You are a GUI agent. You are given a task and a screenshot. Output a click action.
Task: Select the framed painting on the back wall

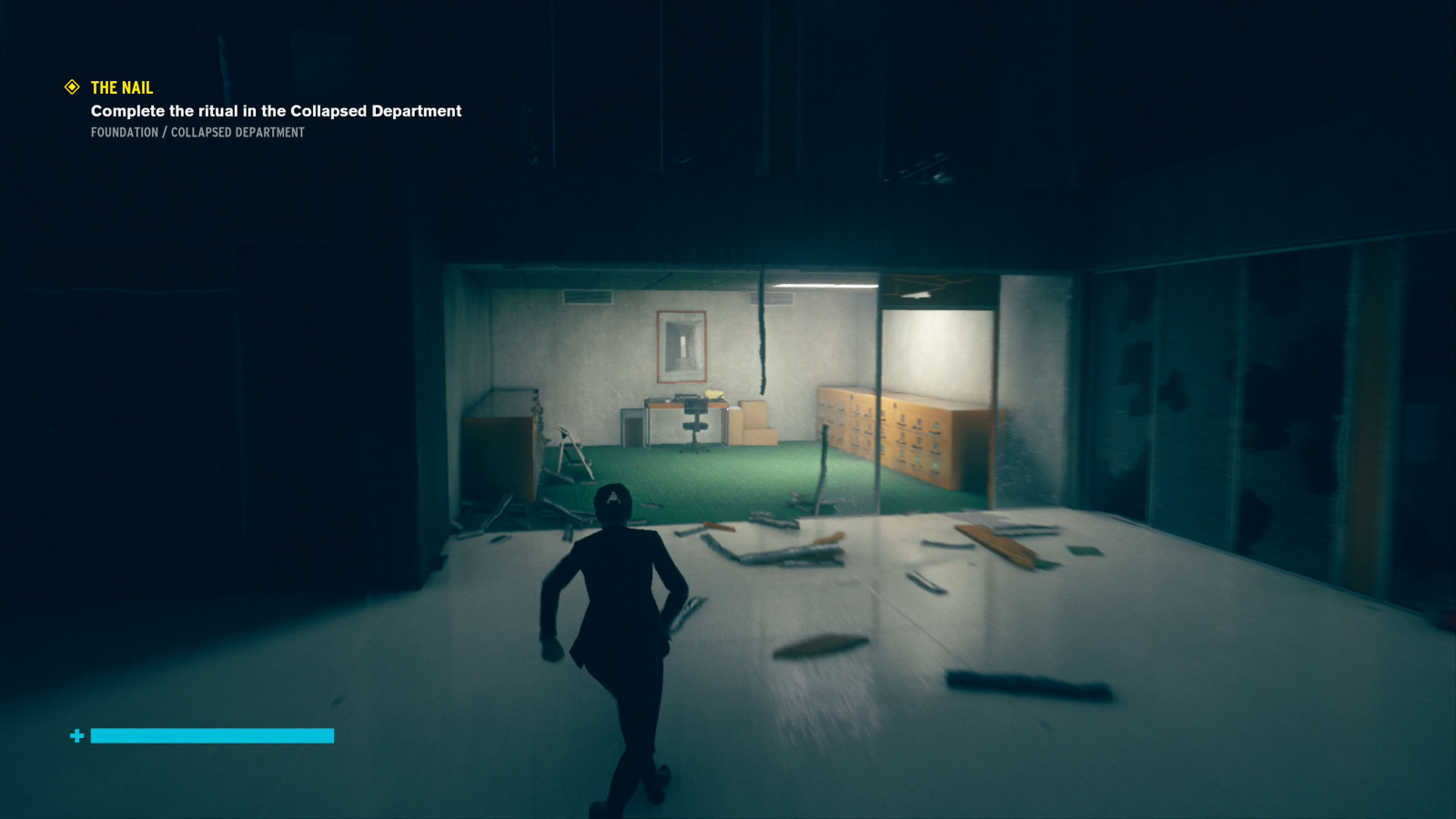[x=682, y=348]
